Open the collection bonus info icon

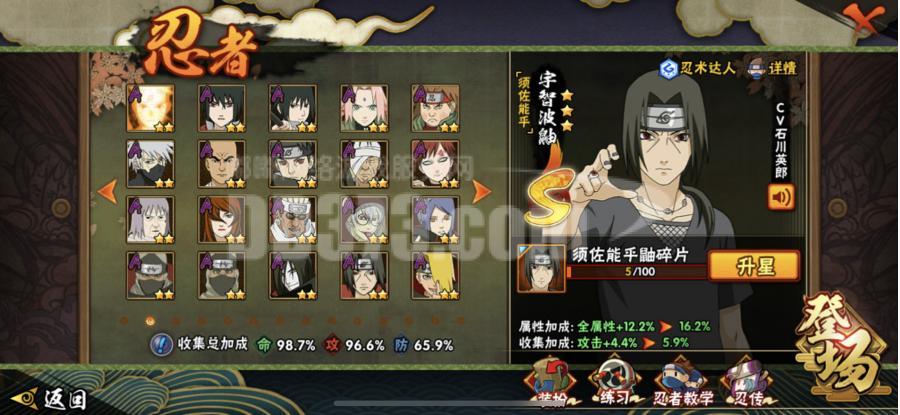click(161, 344)
